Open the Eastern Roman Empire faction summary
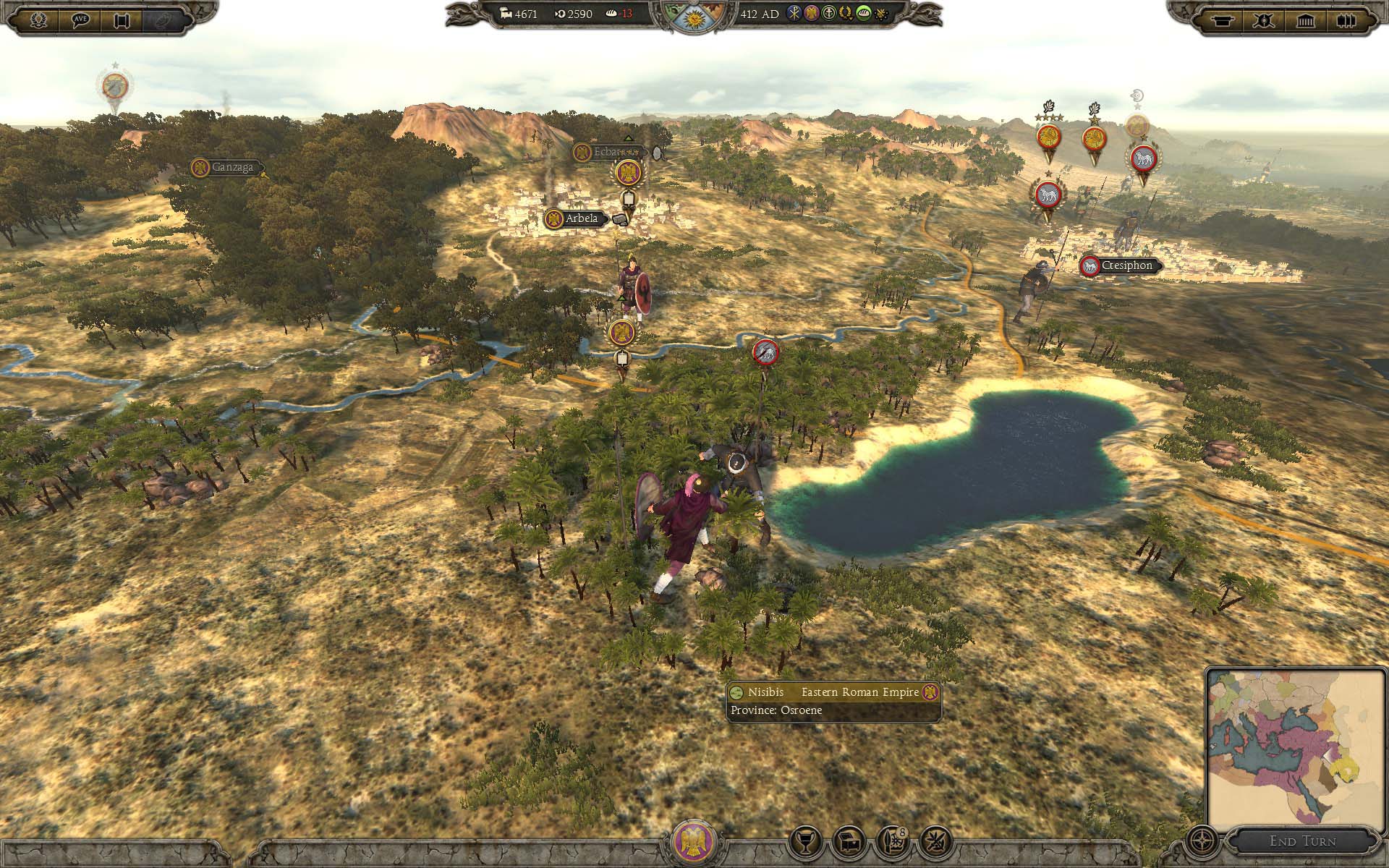 coord(694,841)
